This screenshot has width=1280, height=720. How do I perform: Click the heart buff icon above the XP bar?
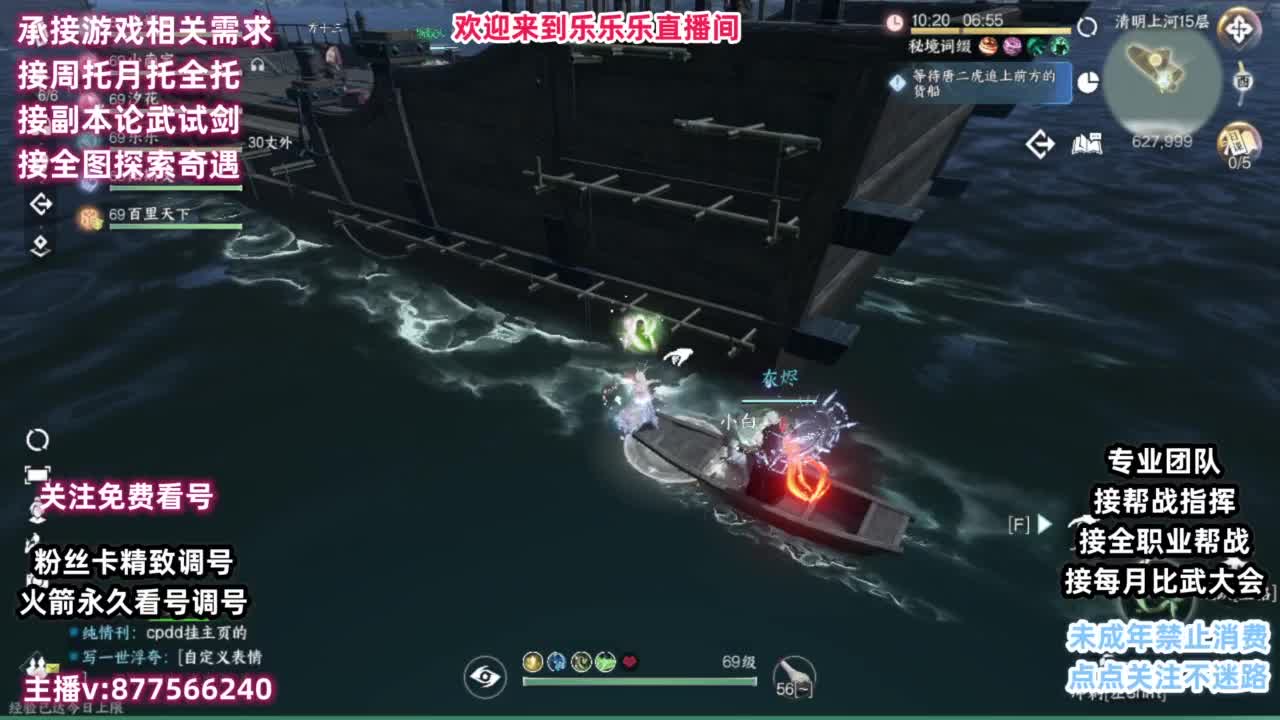point(629,662)
